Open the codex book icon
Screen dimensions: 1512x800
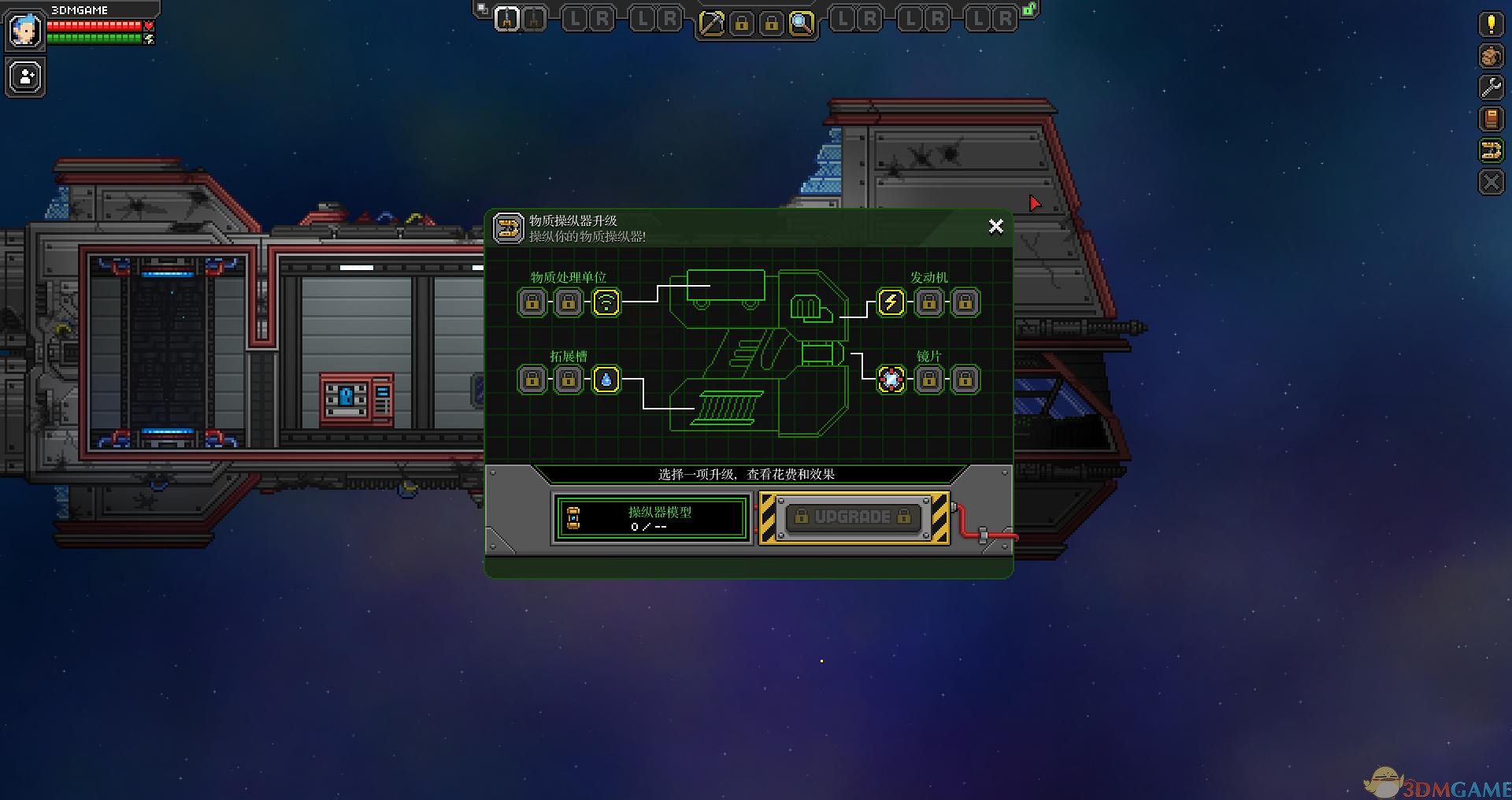[1491, 119]
